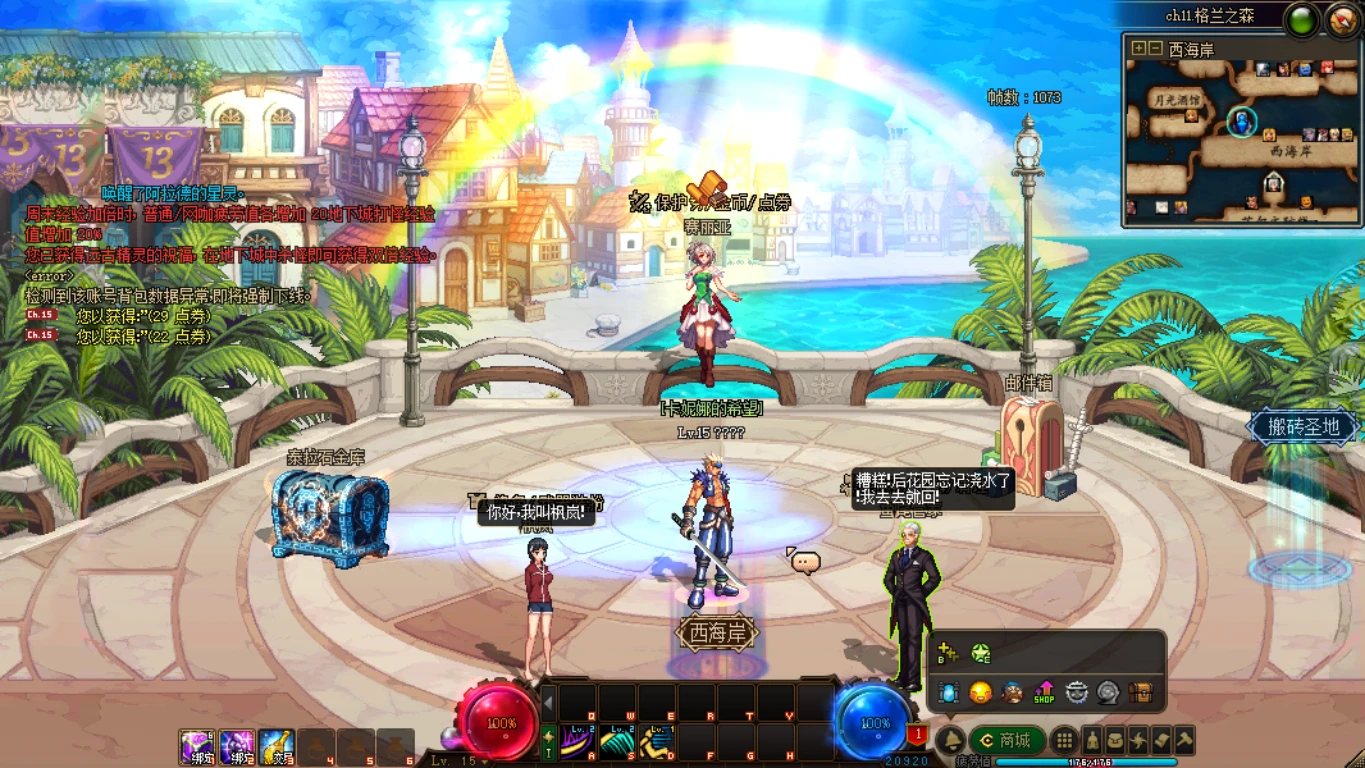
Task: Open the skills shuriken icon
Action: pyautogui.click(x=1139, y=741)
